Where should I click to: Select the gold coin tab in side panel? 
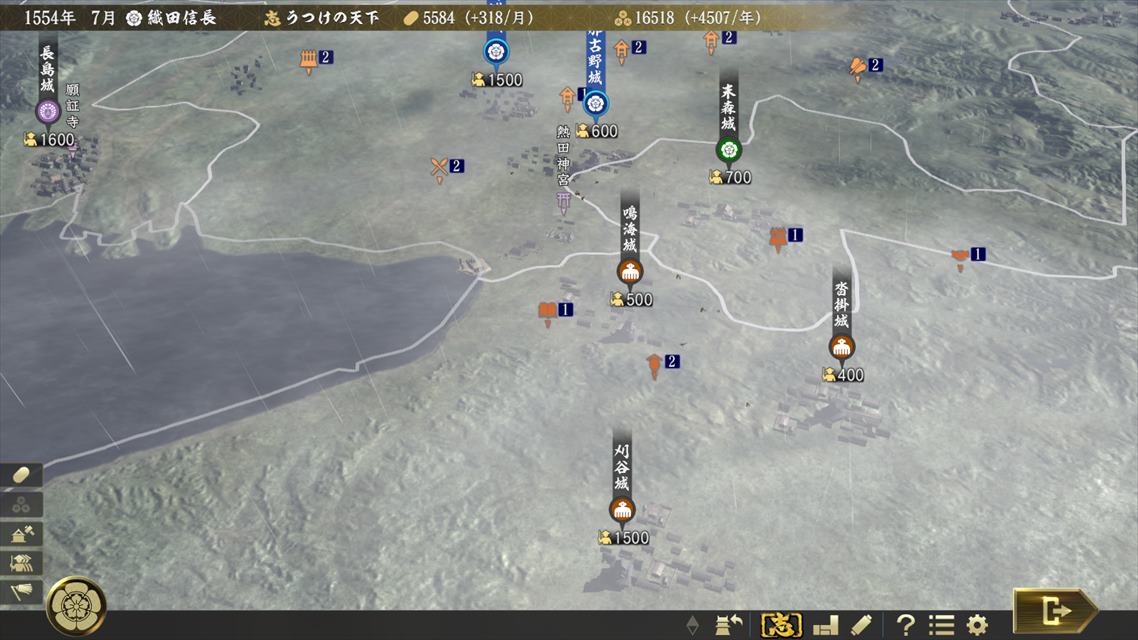click(24, 476)
